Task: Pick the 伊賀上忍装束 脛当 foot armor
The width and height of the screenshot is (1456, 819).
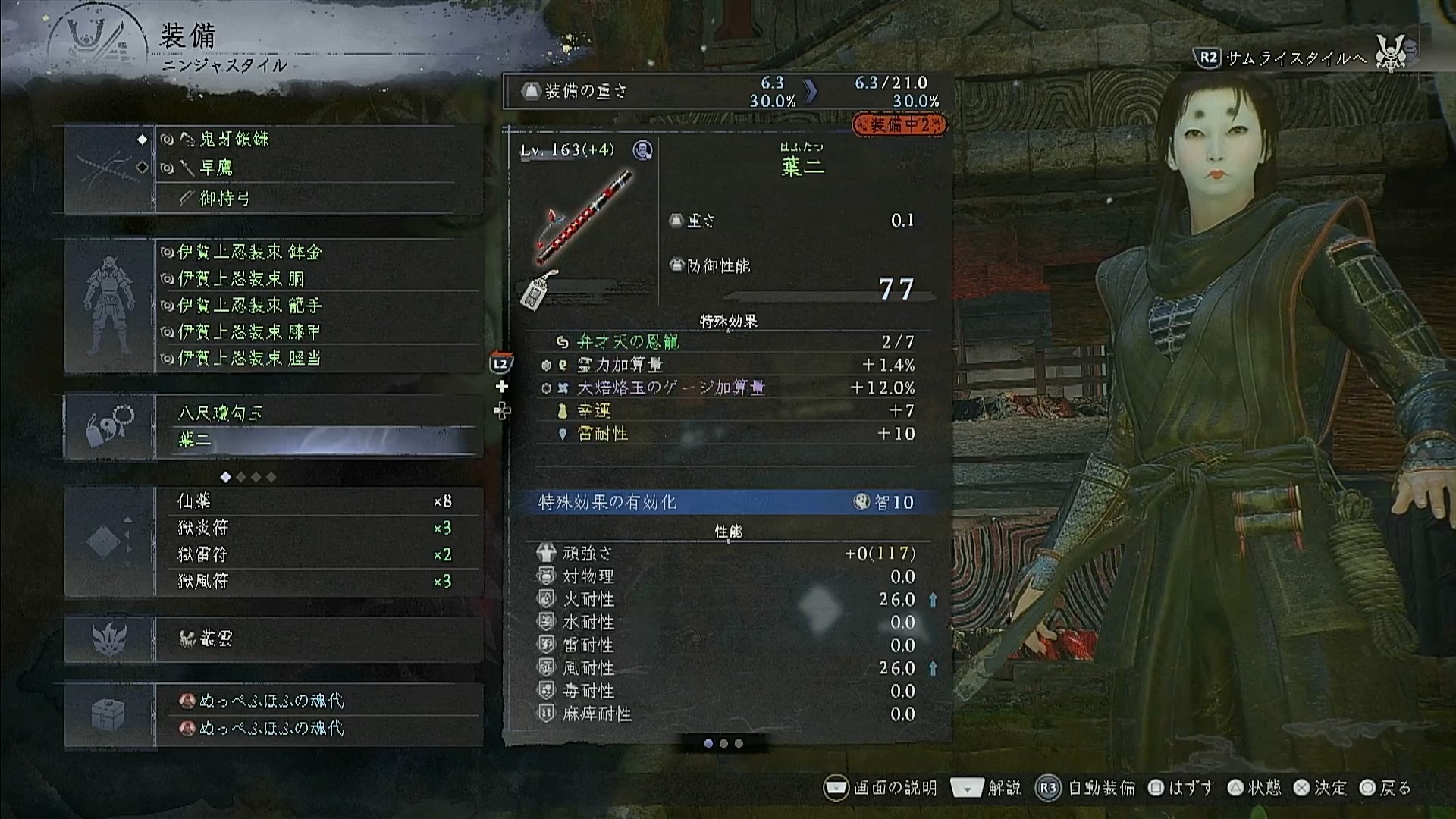Action: [x=318, y=358]
